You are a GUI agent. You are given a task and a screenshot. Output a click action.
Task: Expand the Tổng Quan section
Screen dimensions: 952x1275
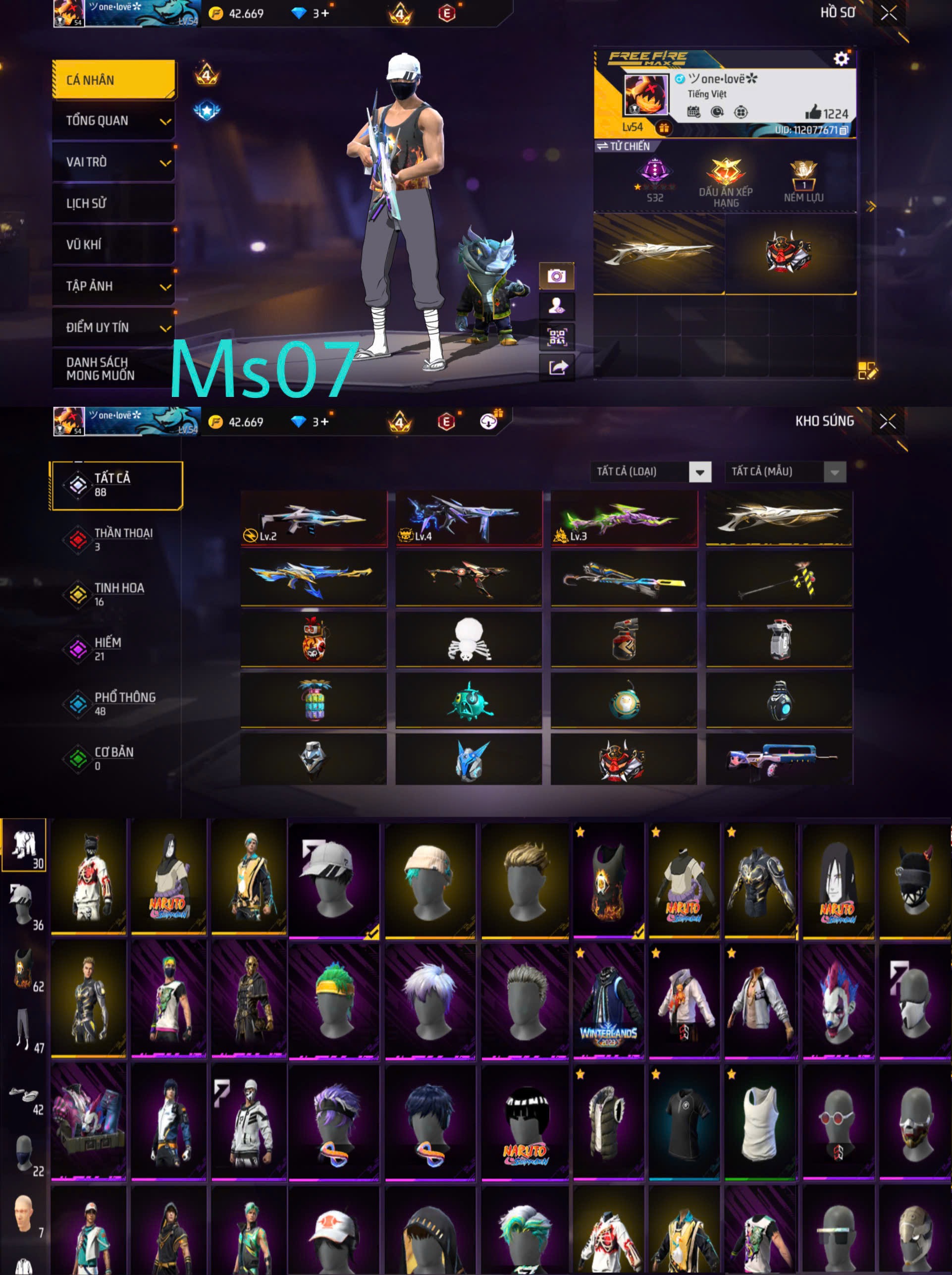(113, 121)
